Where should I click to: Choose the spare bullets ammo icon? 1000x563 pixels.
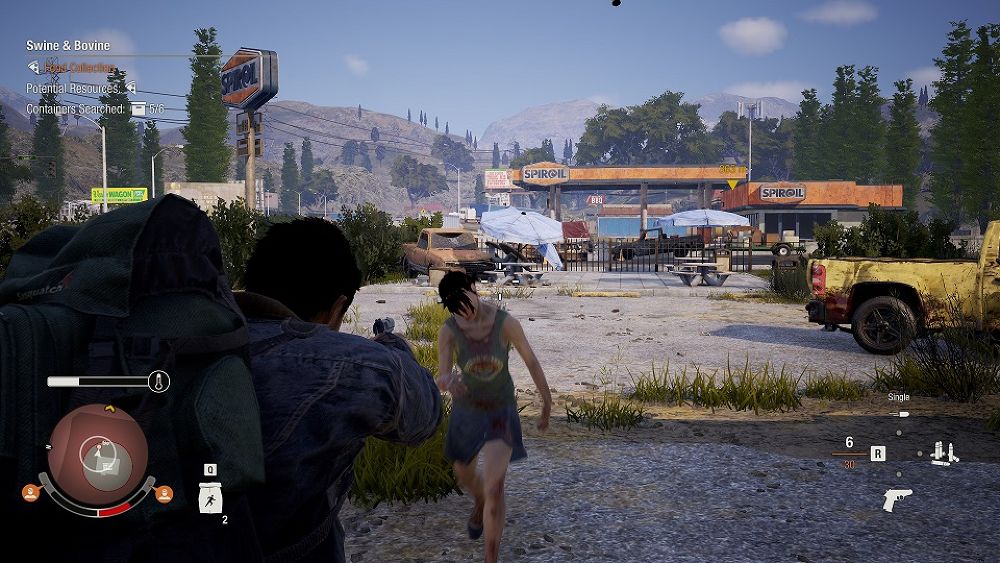coord(943,453)
